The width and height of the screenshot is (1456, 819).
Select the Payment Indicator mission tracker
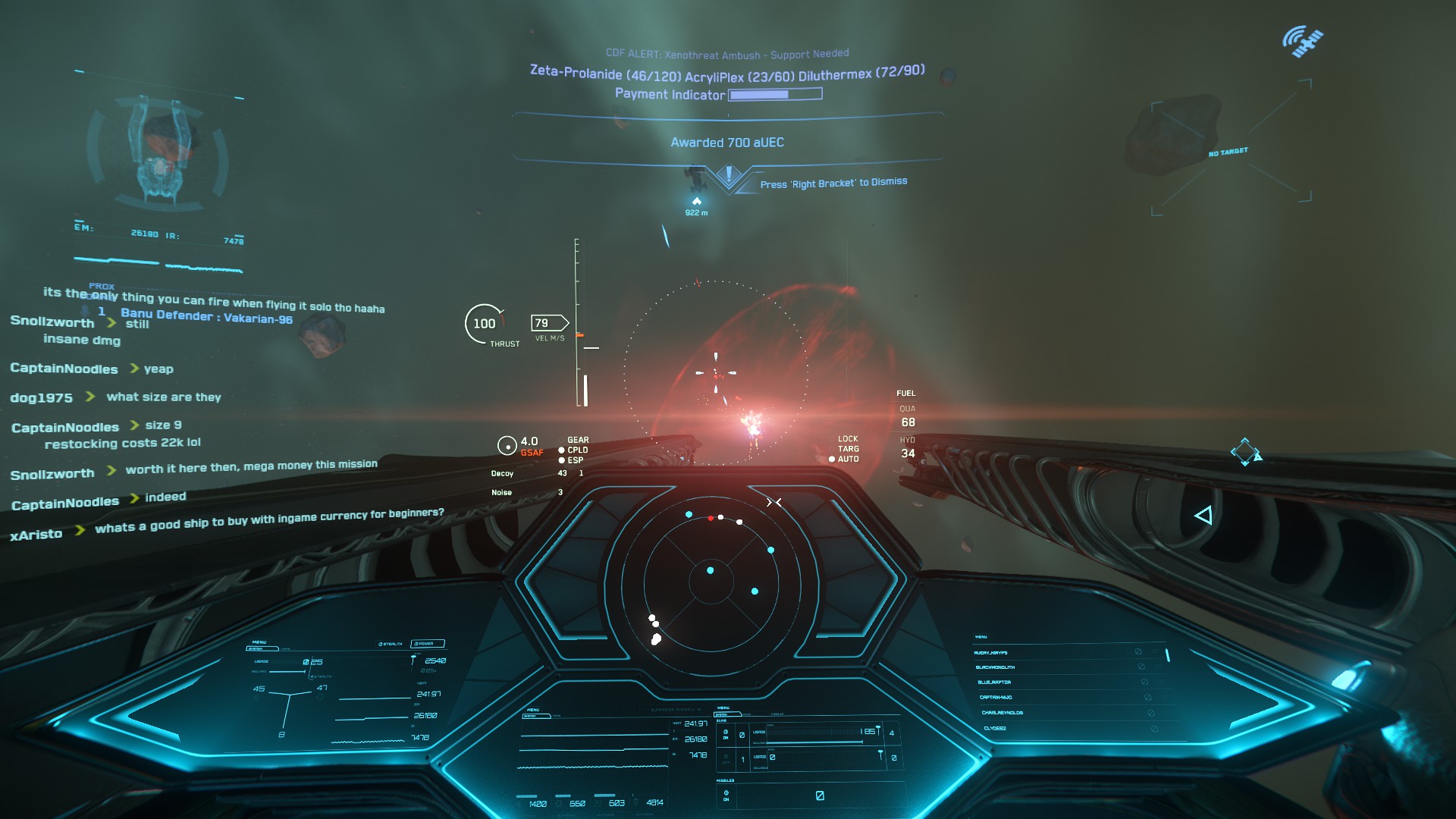718,95
